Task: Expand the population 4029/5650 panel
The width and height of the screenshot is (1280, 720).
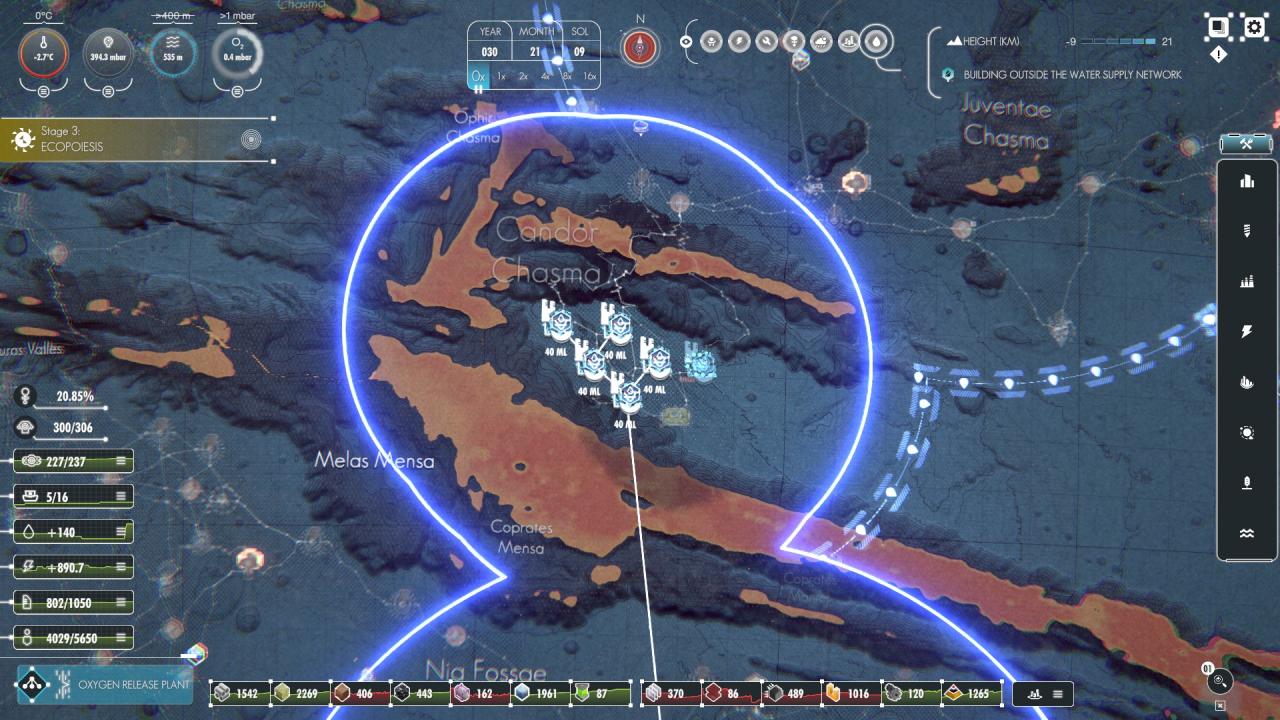Action: click(122, 637)
